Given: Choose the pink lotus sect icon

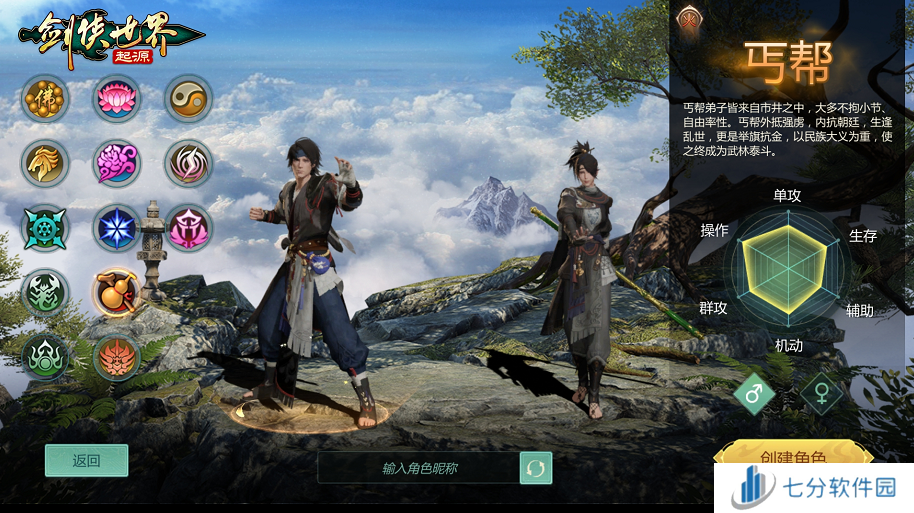Looking at the screenshot, I should click(117, 98).
